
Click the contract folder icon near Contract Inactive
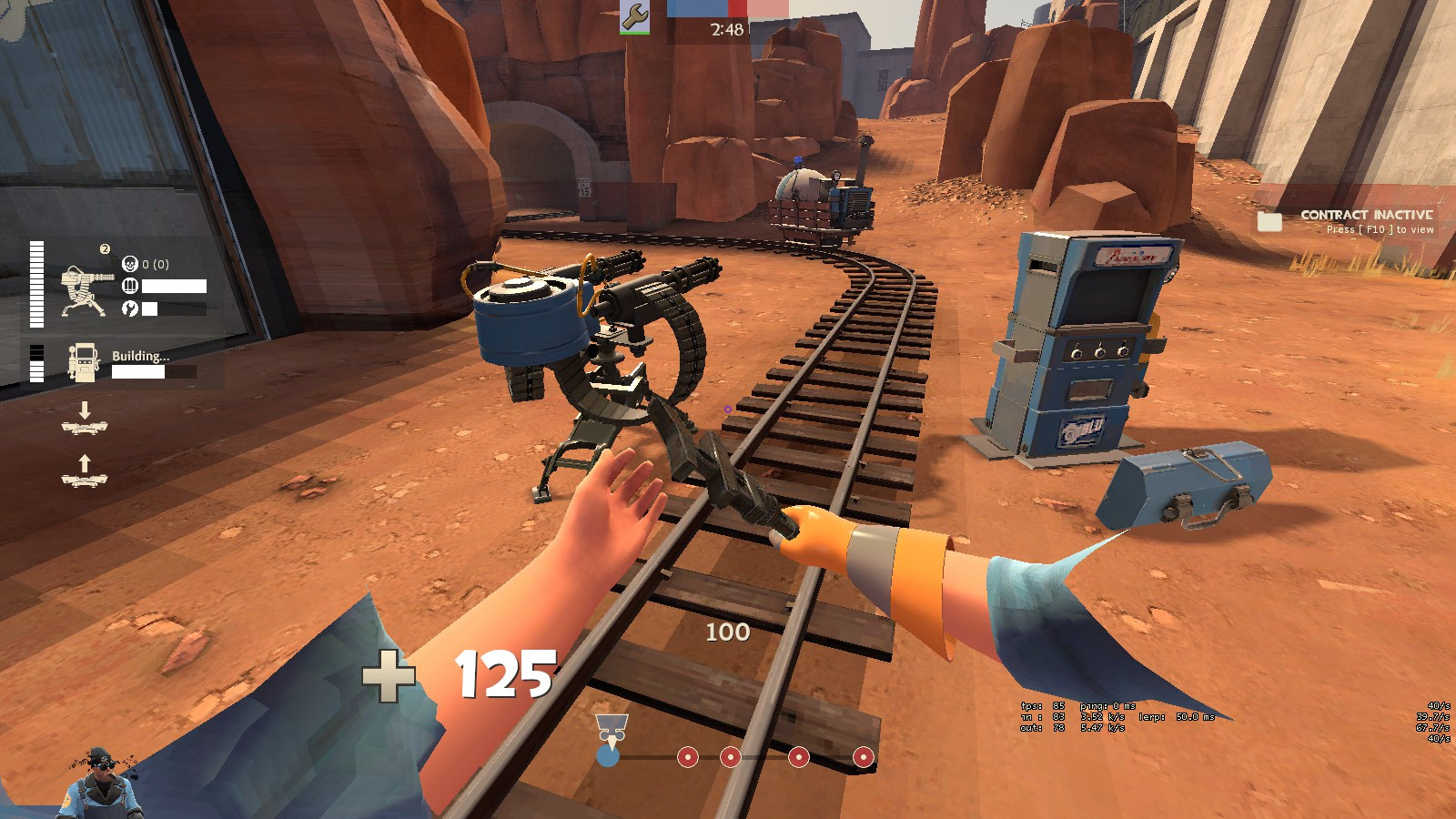coord(1269,221)
